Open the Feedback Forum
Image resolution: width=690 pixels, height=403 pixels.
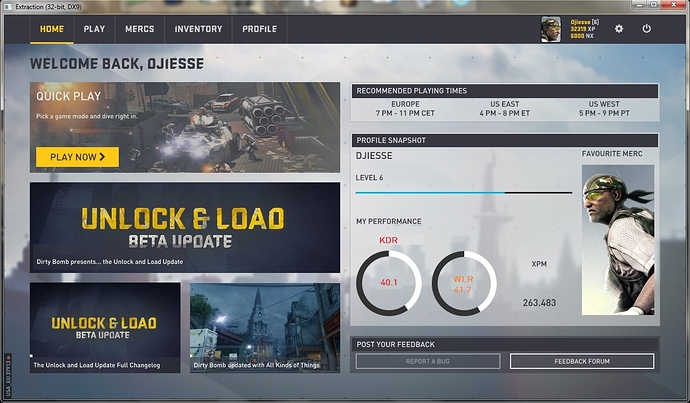[x=582, y=361]
